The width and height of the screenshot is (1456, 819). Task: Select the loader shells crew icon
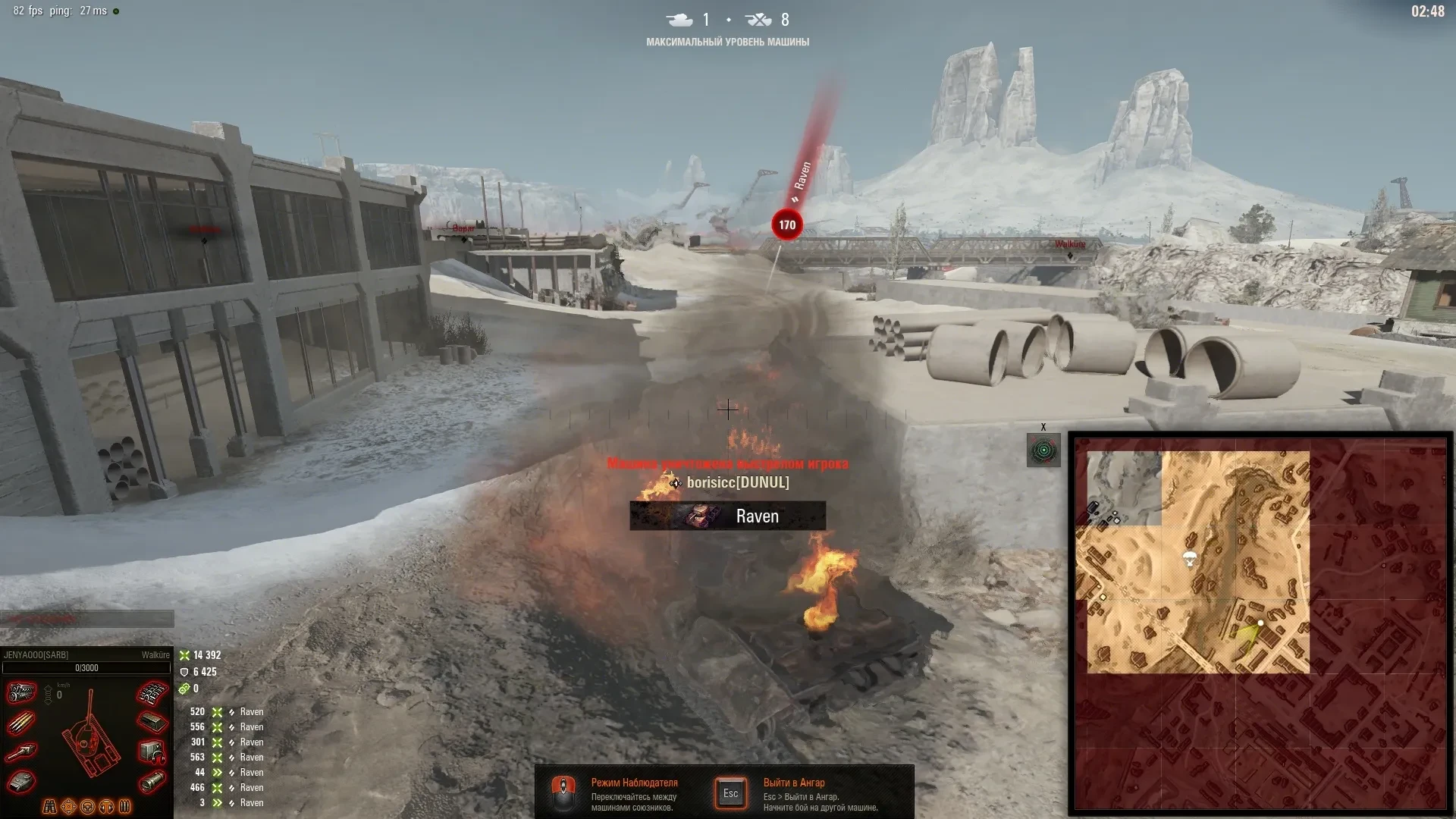click(125, 806)
